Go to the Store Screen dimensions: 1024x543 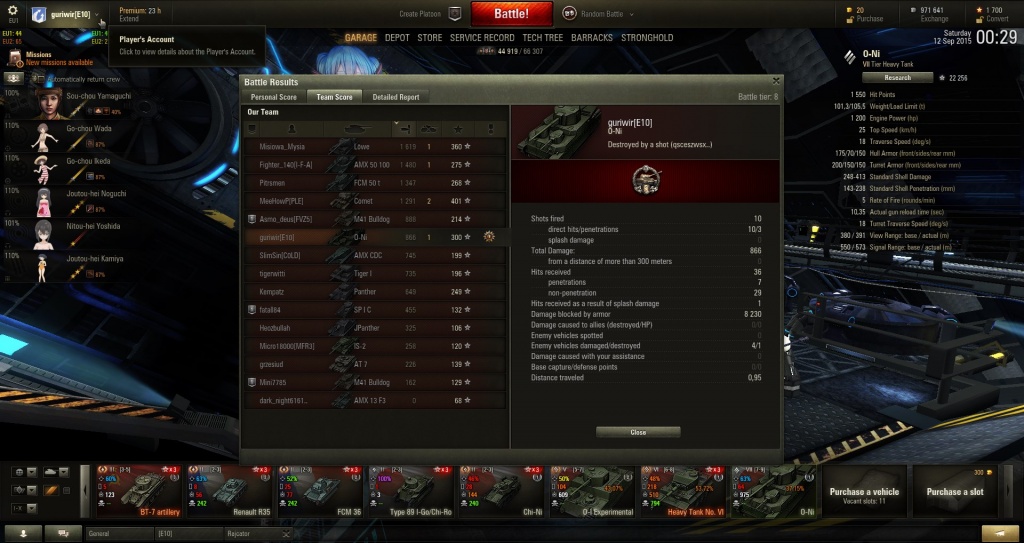(429, 38)
